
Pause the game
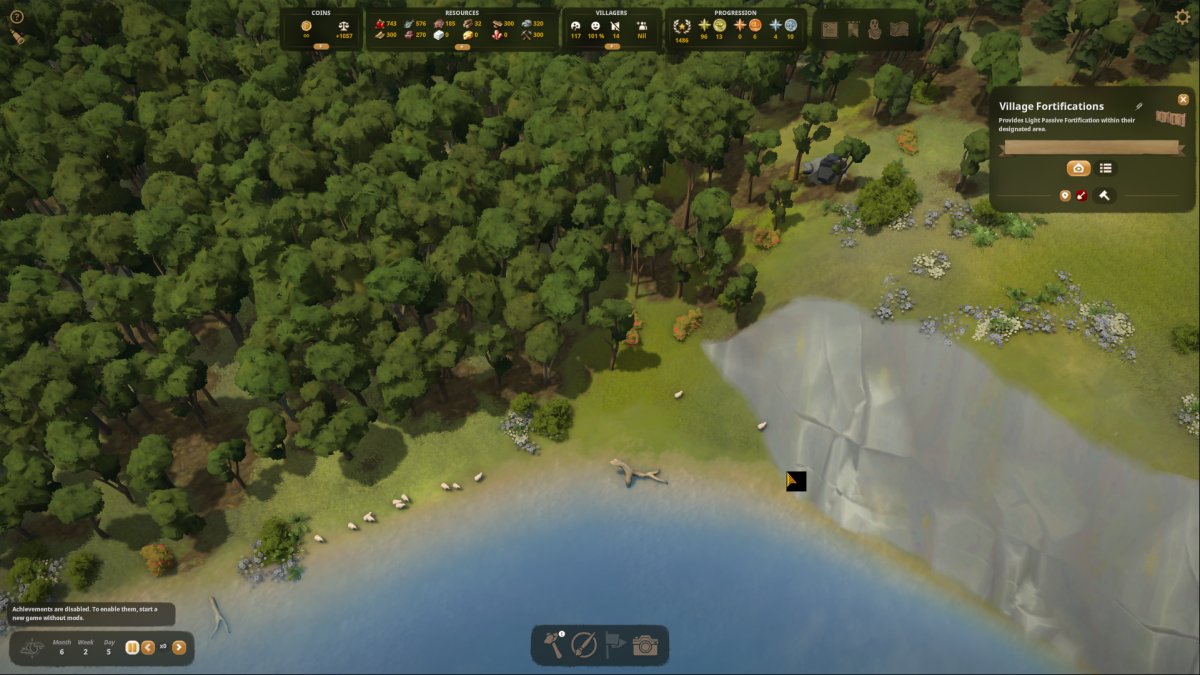pyautogui.click(x=132, y=647)
